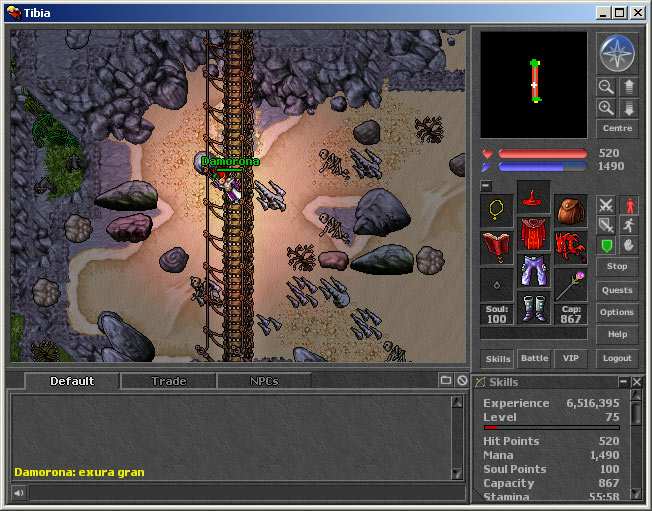Switch to the Trade chat tab
652x511 pixels.
click(x=169, y=381)
